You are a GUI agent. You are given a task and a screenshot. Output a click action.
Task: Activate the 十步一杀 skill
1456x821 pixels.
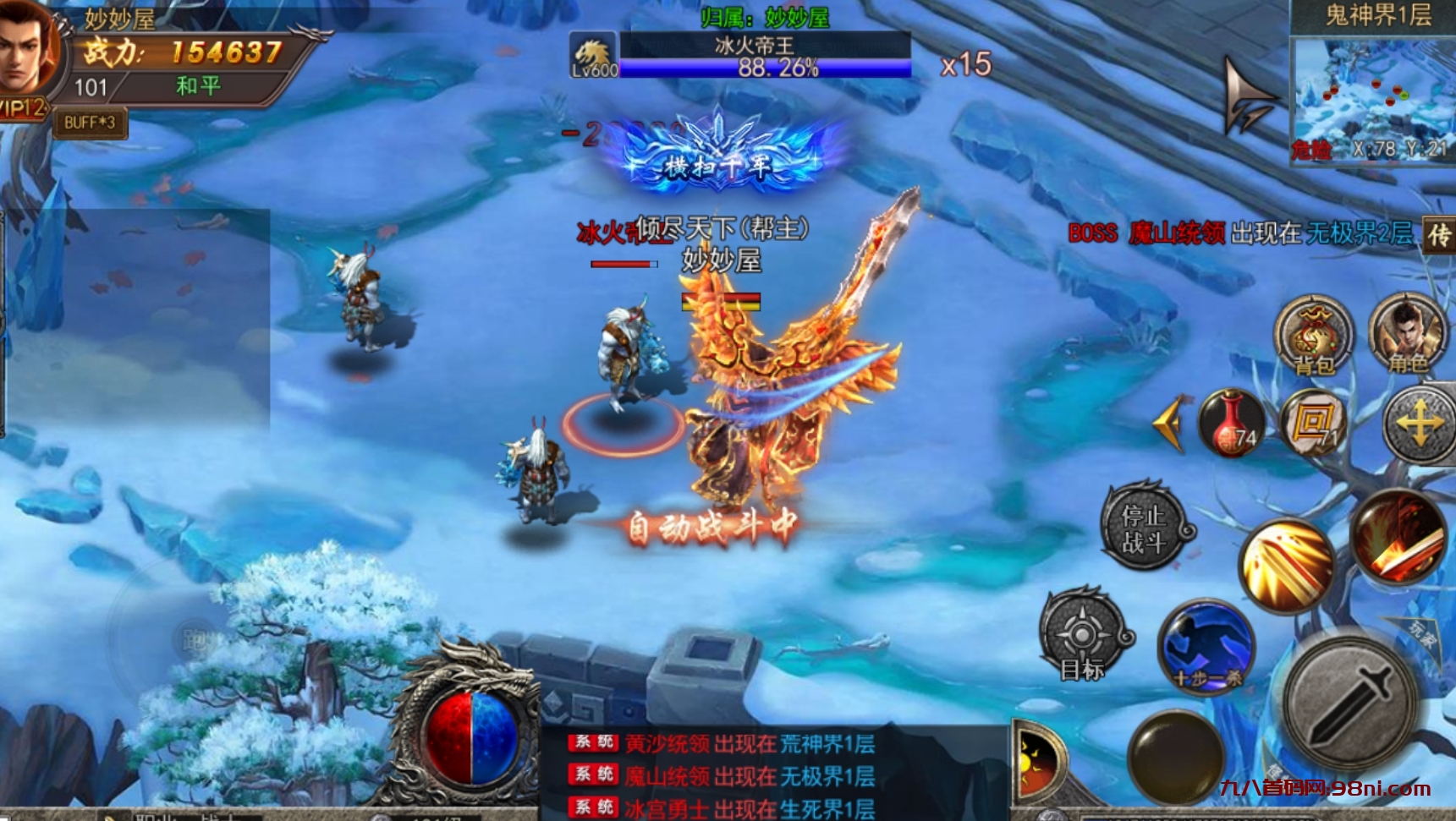pyautogui.click(x=1206, y=647)
